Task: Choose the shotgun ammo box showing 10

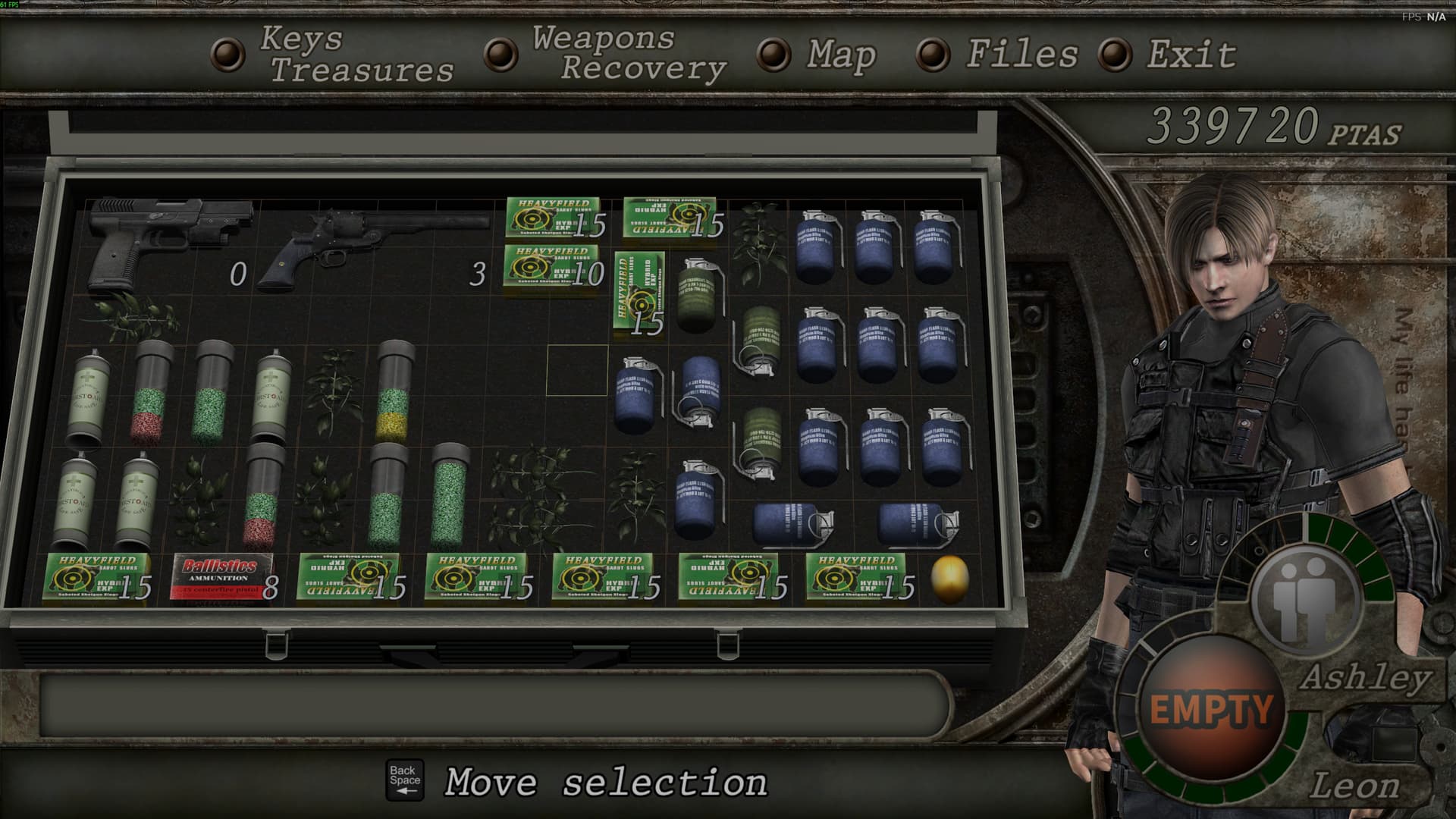Action: 554,266
